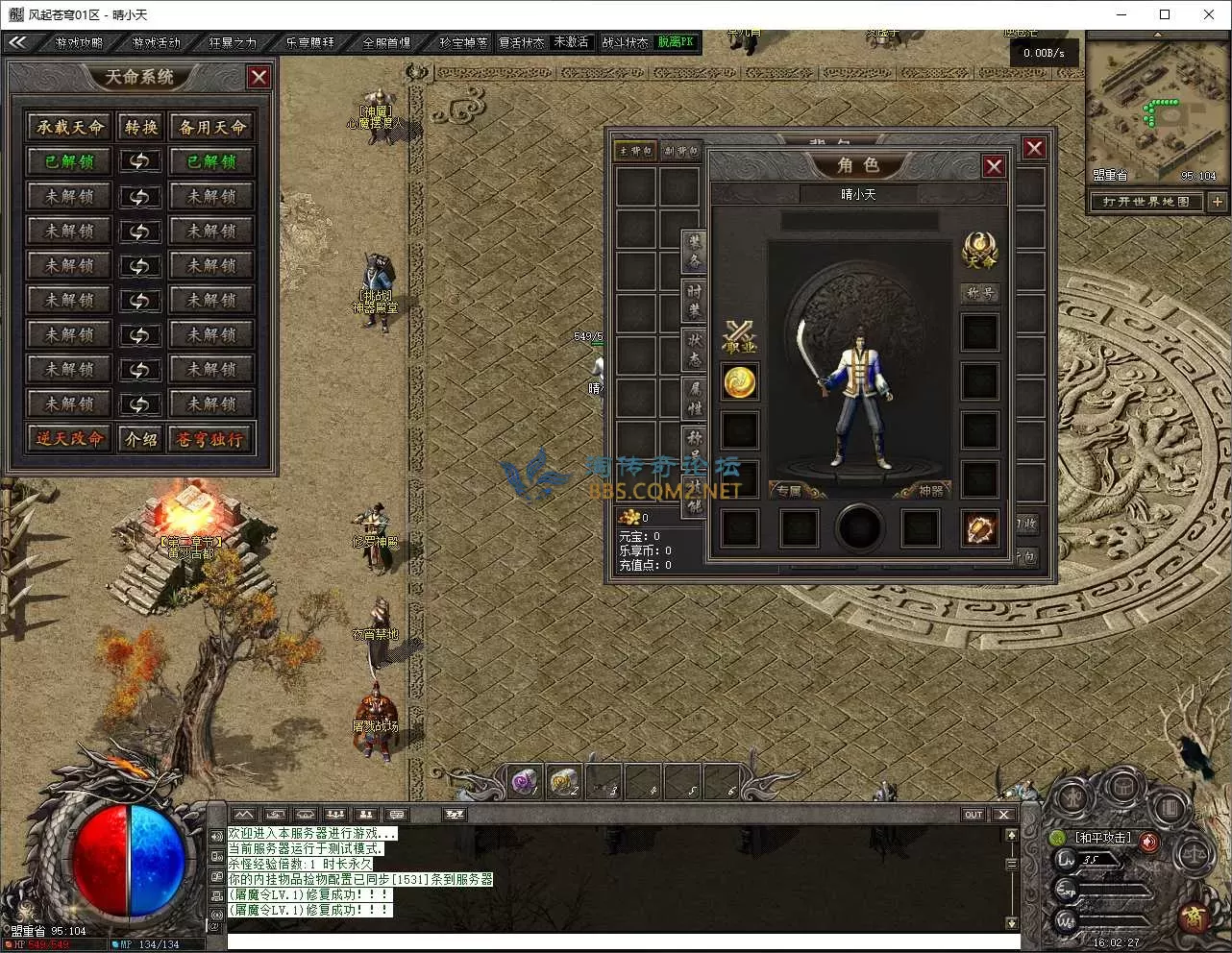Select the gold coin equipment slot
Image resolution: width=1232 pixels, height=953 pixels.
tap(740, 381)
